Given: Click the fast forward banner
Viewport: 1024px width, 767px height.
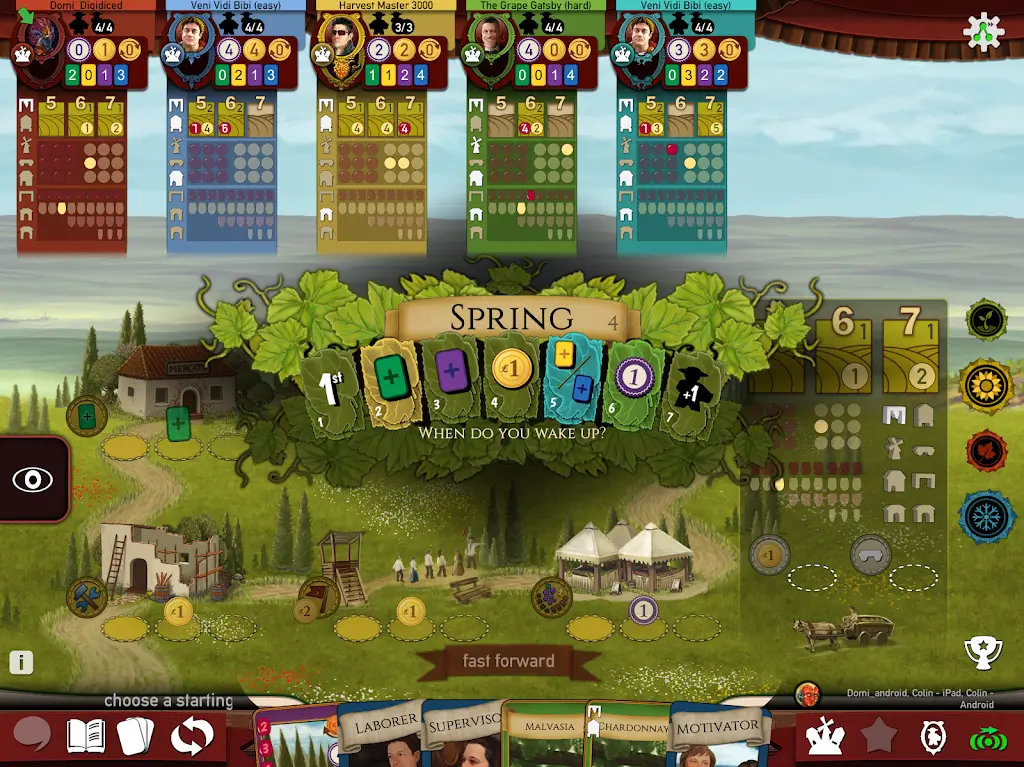Looking at the screenshot, I should click(x=508, y=661).
